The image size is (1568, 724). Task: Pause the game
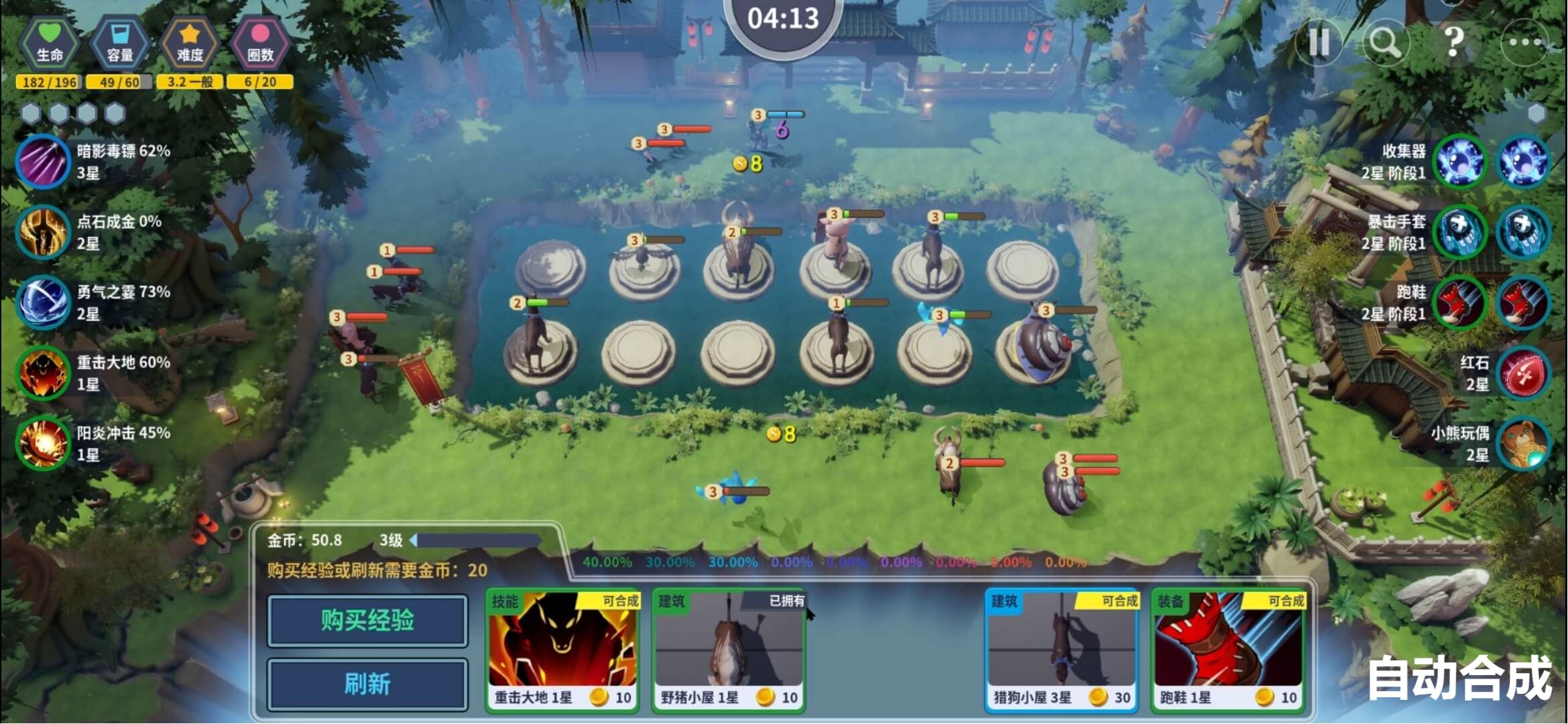[x=1318, y=42]
